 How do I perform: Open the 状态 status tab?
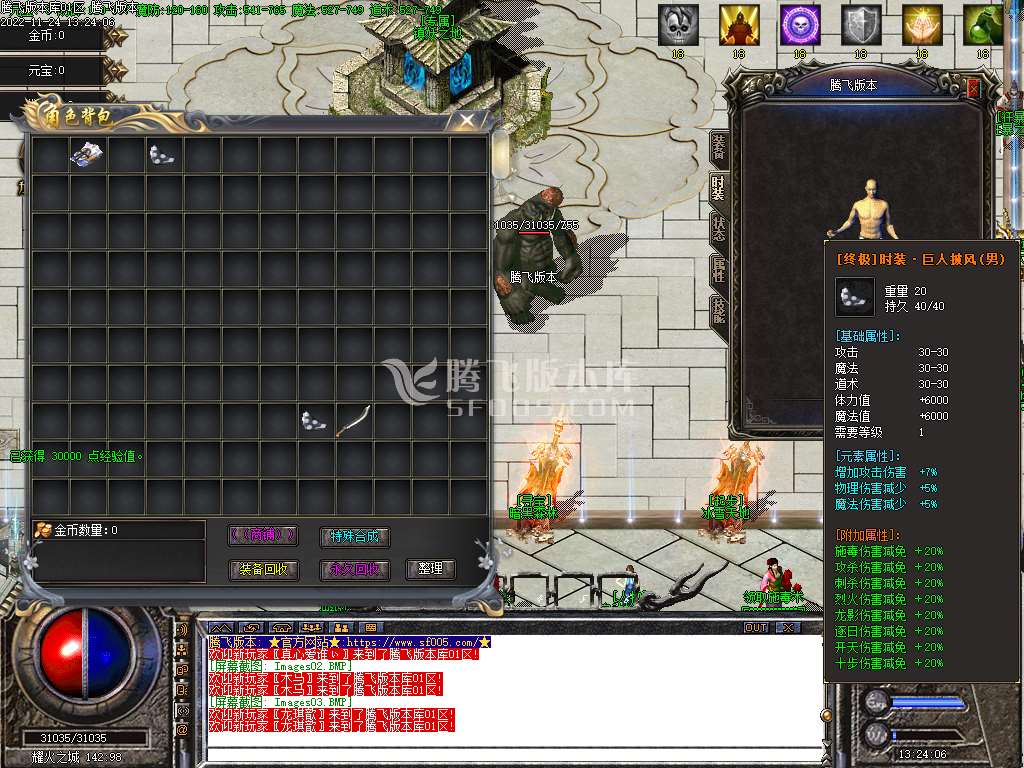[718, 228]
